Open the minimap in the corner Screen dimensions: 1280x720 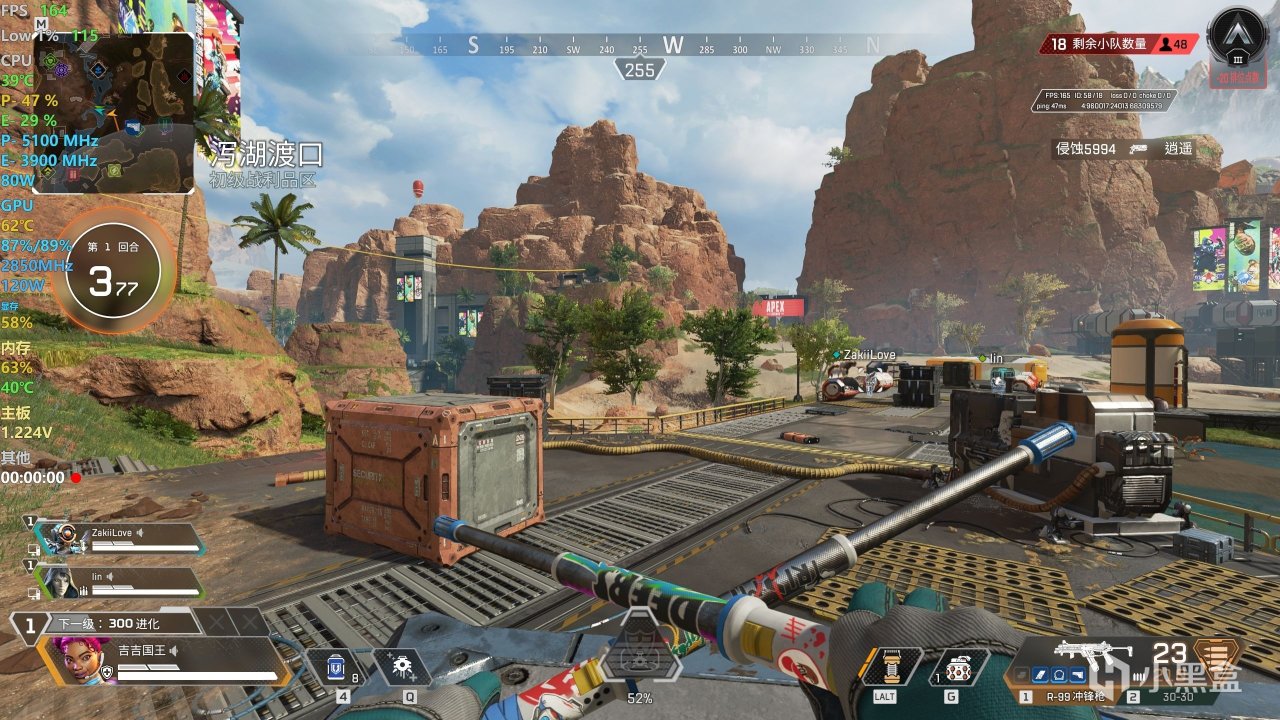pyautogui.click(x=115, y=110)
